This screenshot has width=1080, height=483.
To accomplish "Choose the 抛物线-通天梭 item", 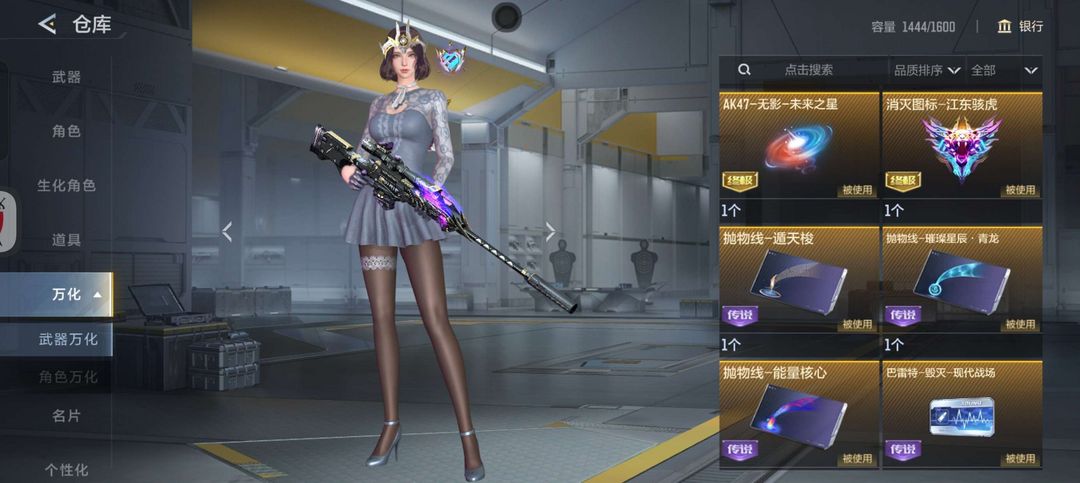I will (x=799, y=278).
